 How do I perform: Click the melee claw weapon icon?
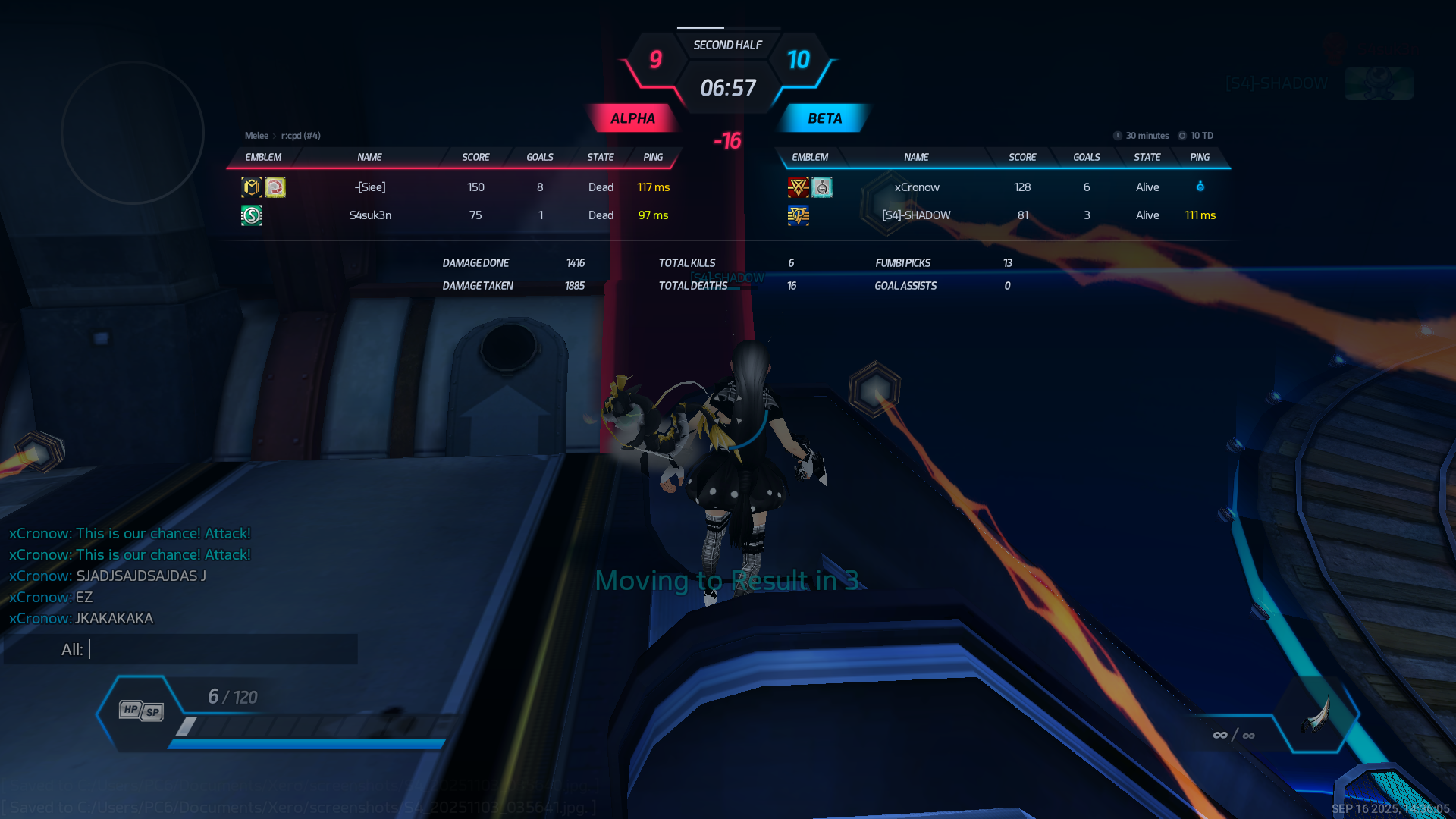tap(1319, 714)
